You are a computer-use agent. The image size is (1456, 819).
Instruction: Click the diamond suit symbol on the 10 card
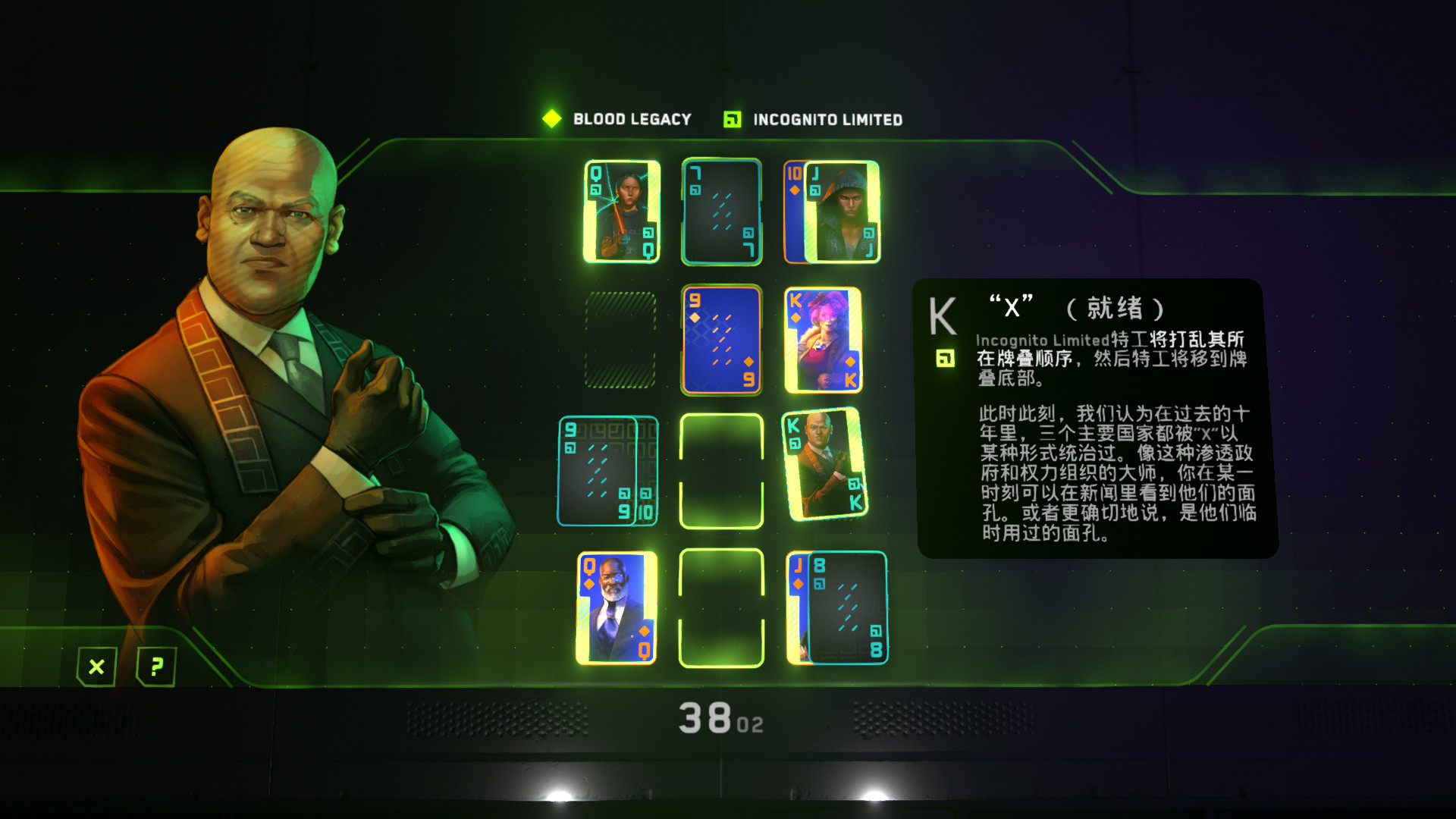point(795,190)
